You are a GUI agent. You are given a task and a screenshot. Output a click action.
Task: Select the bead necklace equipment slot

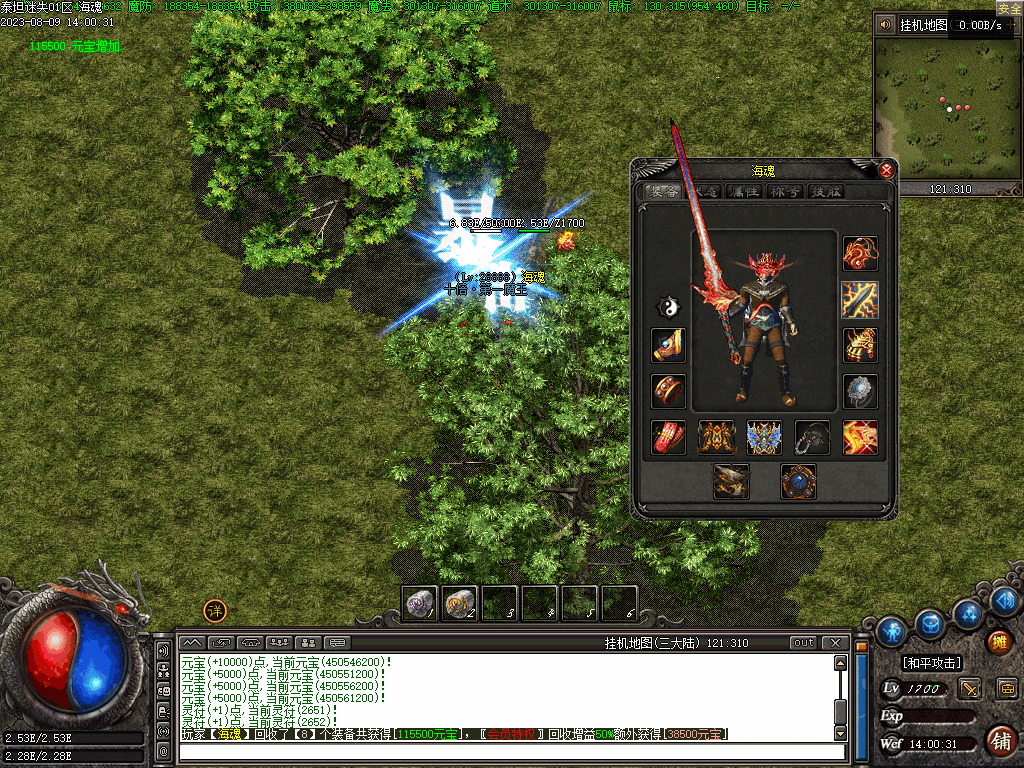[x=812, y=437]
